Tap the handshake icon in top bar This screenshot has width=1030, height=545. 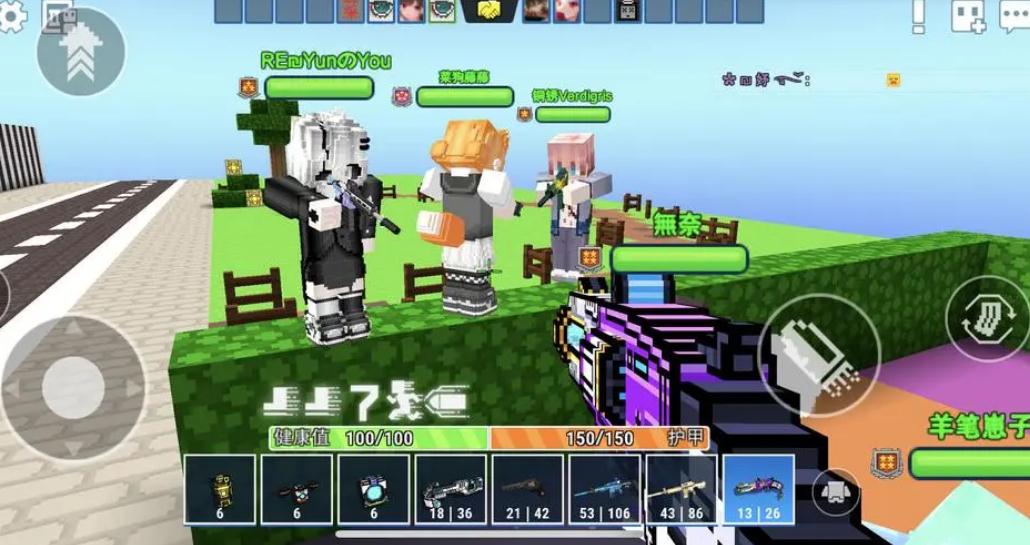point(489,11)
